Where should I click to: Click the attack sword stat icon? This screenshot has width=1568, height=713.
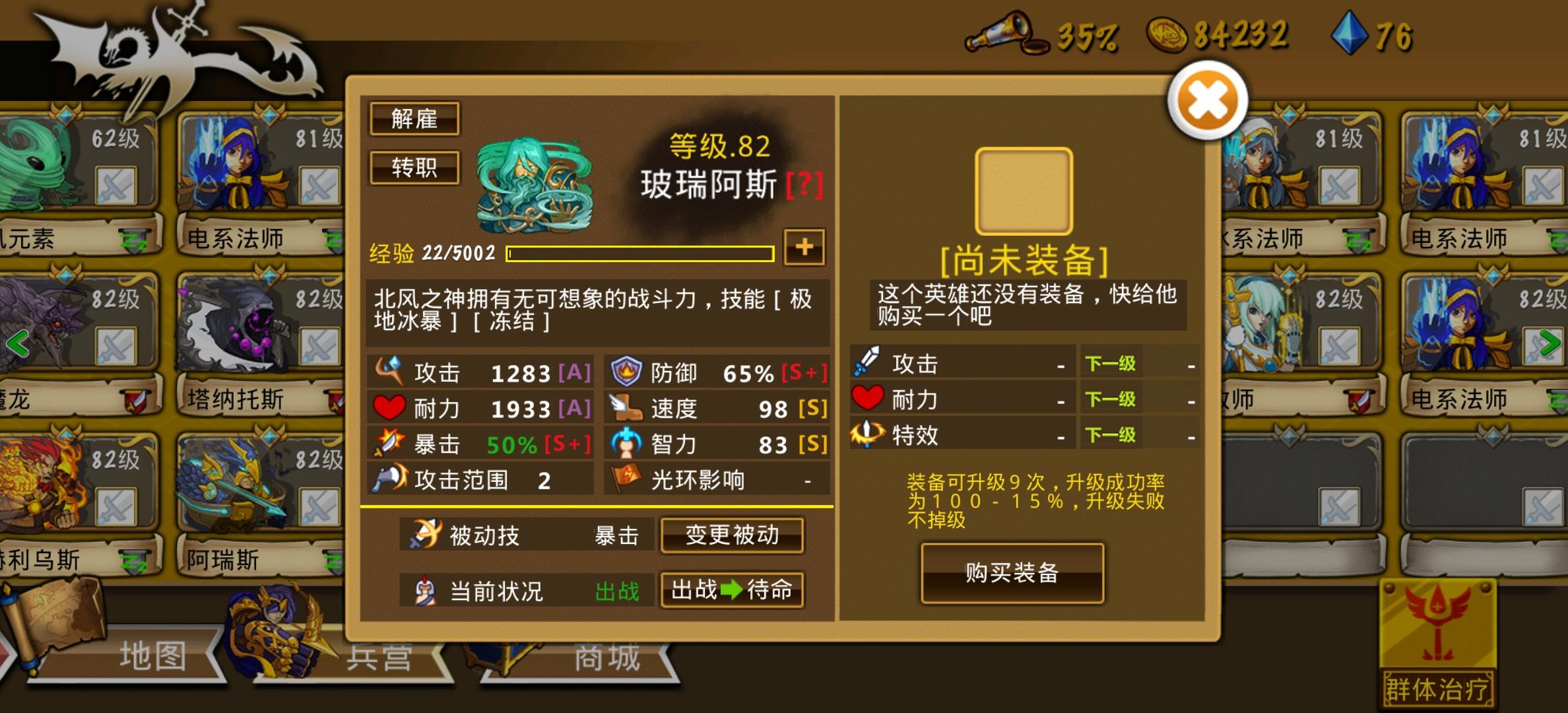click(x=391, y=371)
